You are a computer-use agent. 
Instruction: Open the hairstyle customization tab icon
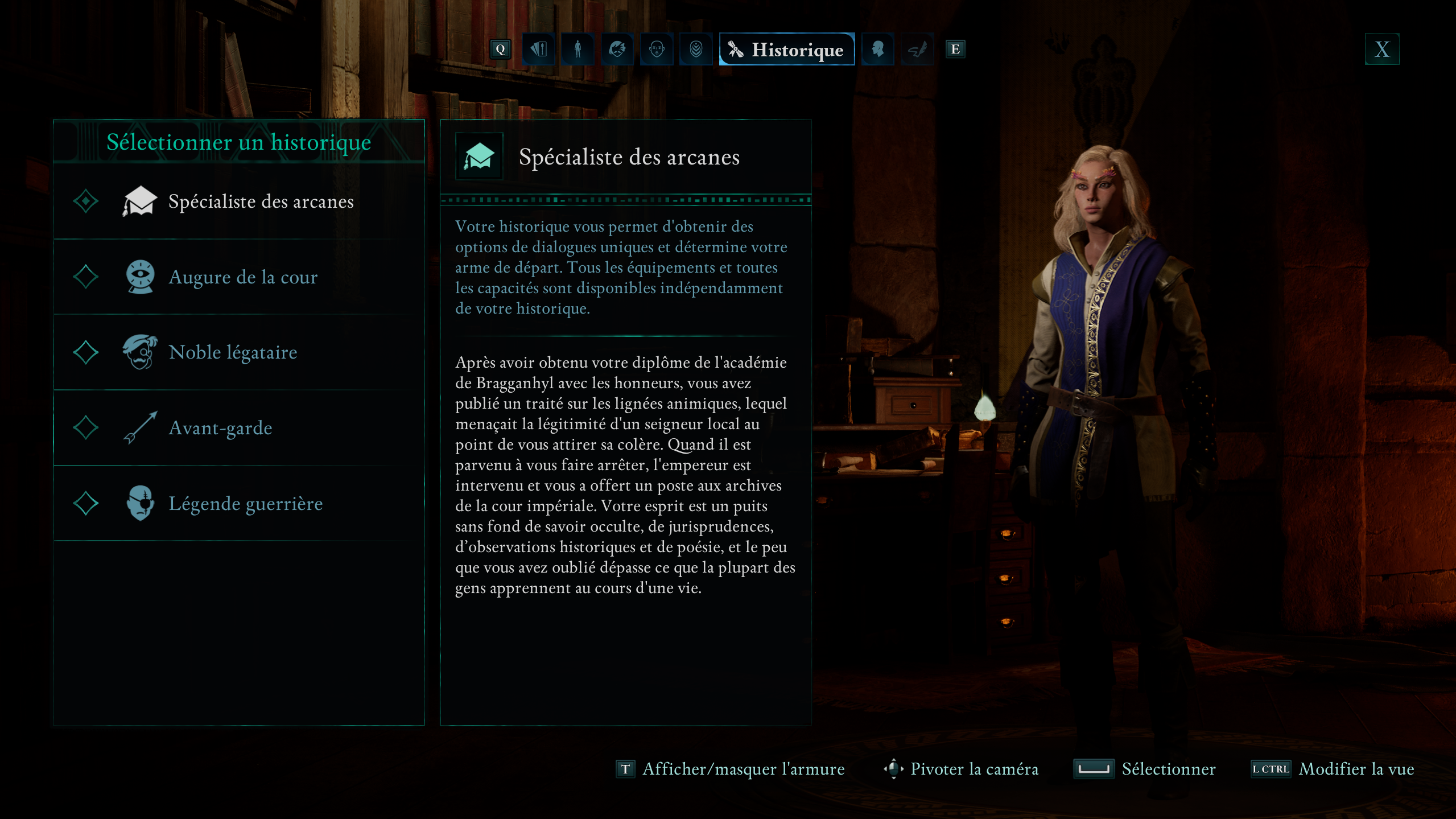[x=617, y=50]
